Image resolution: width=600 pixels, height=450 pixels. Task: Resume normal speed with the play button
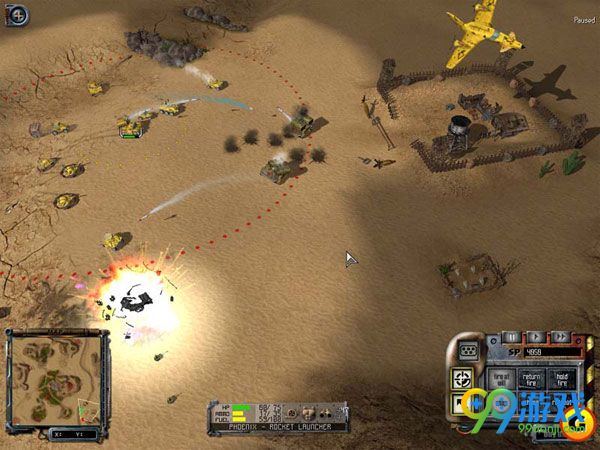[x=535, y=337]
